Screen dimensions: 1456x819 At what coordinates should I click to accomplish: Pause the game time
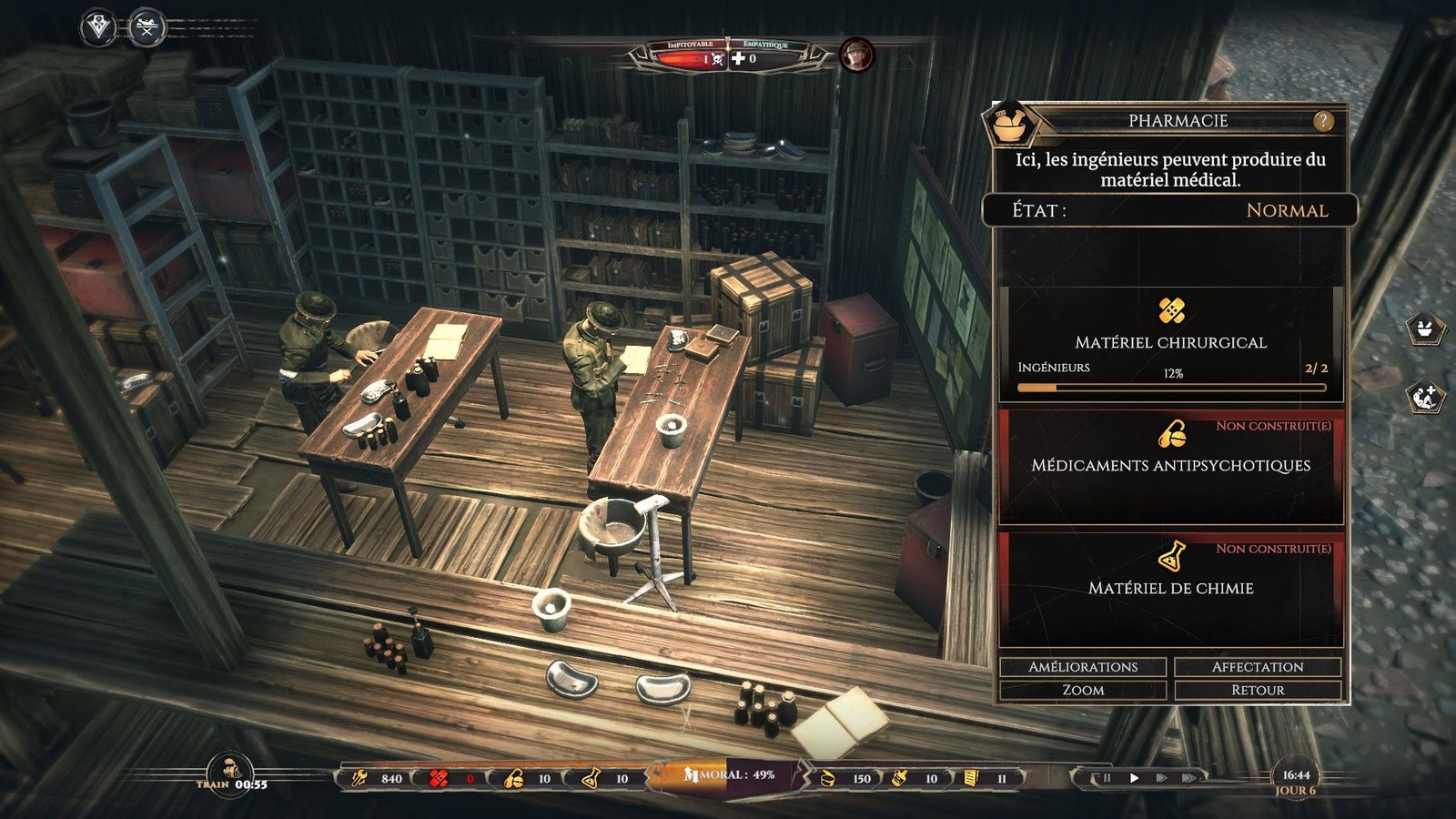coord(1107,778)
